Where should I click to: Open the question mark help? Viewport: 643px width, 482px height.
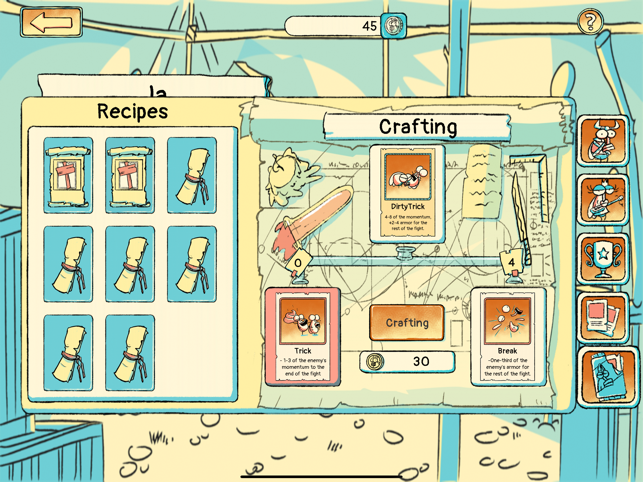[591, 22]
